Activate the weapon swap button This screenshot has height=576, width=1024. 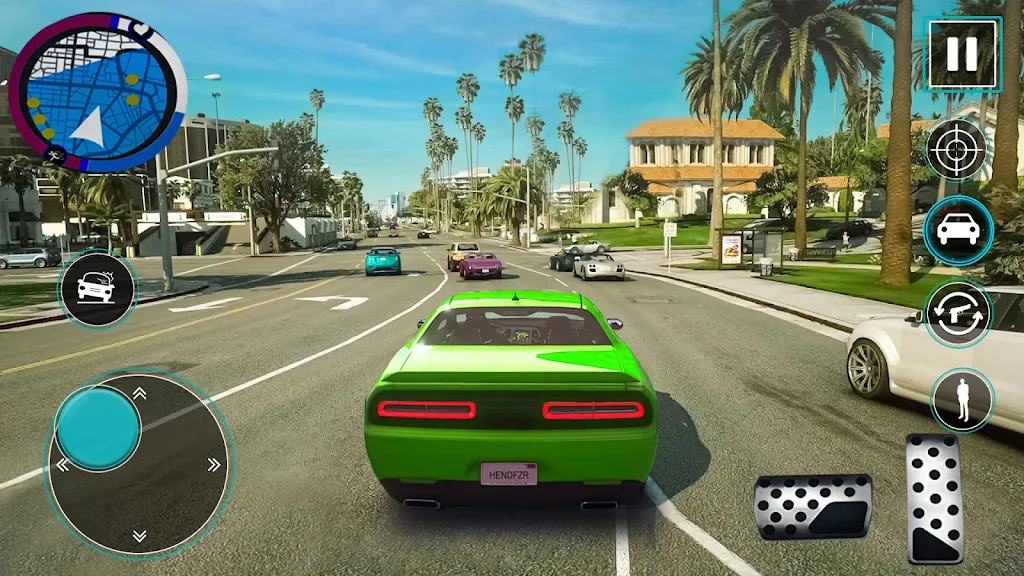coord(957,314)
